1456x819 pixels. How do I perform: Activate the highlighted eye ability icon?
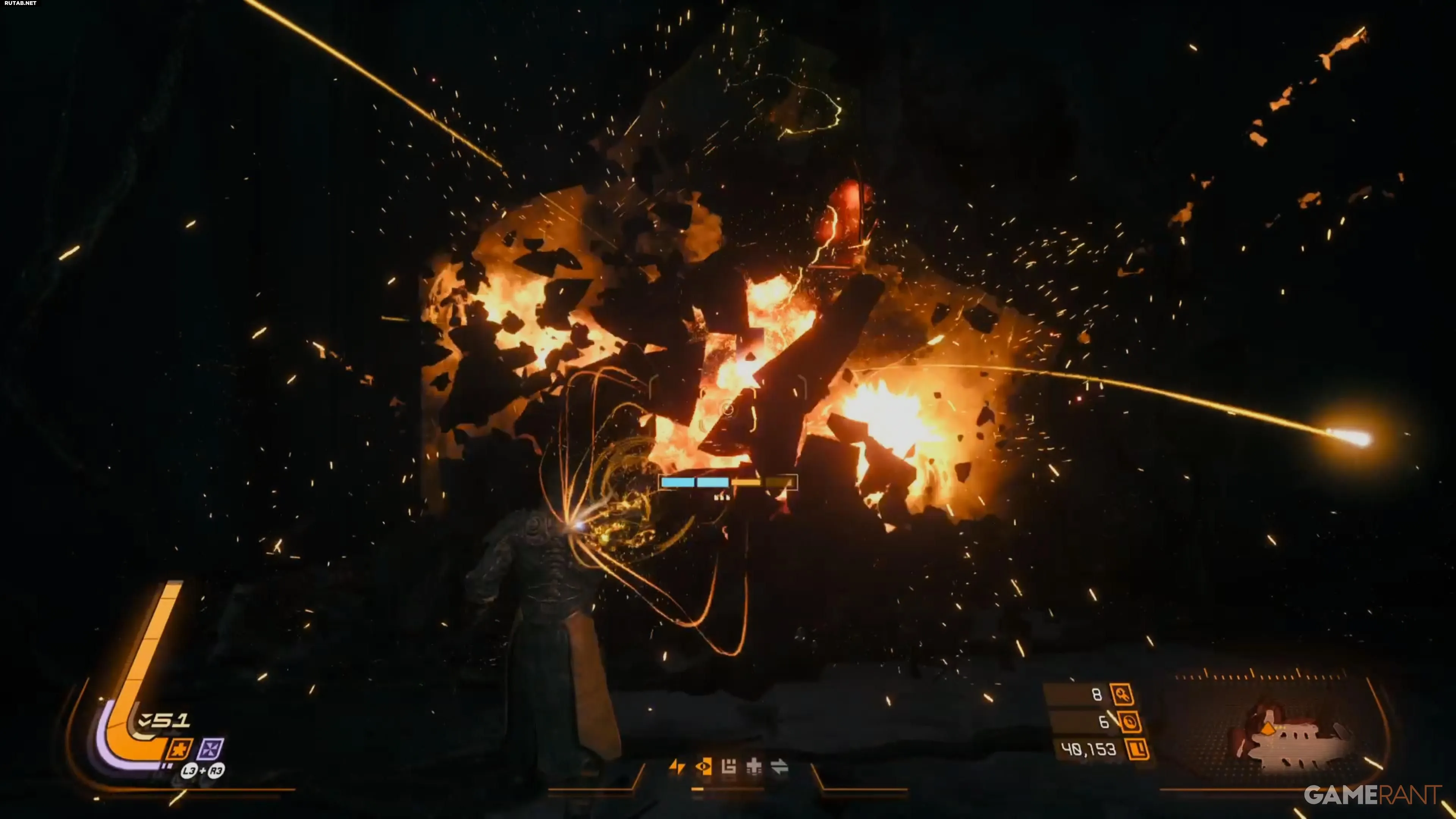point(703,766)
